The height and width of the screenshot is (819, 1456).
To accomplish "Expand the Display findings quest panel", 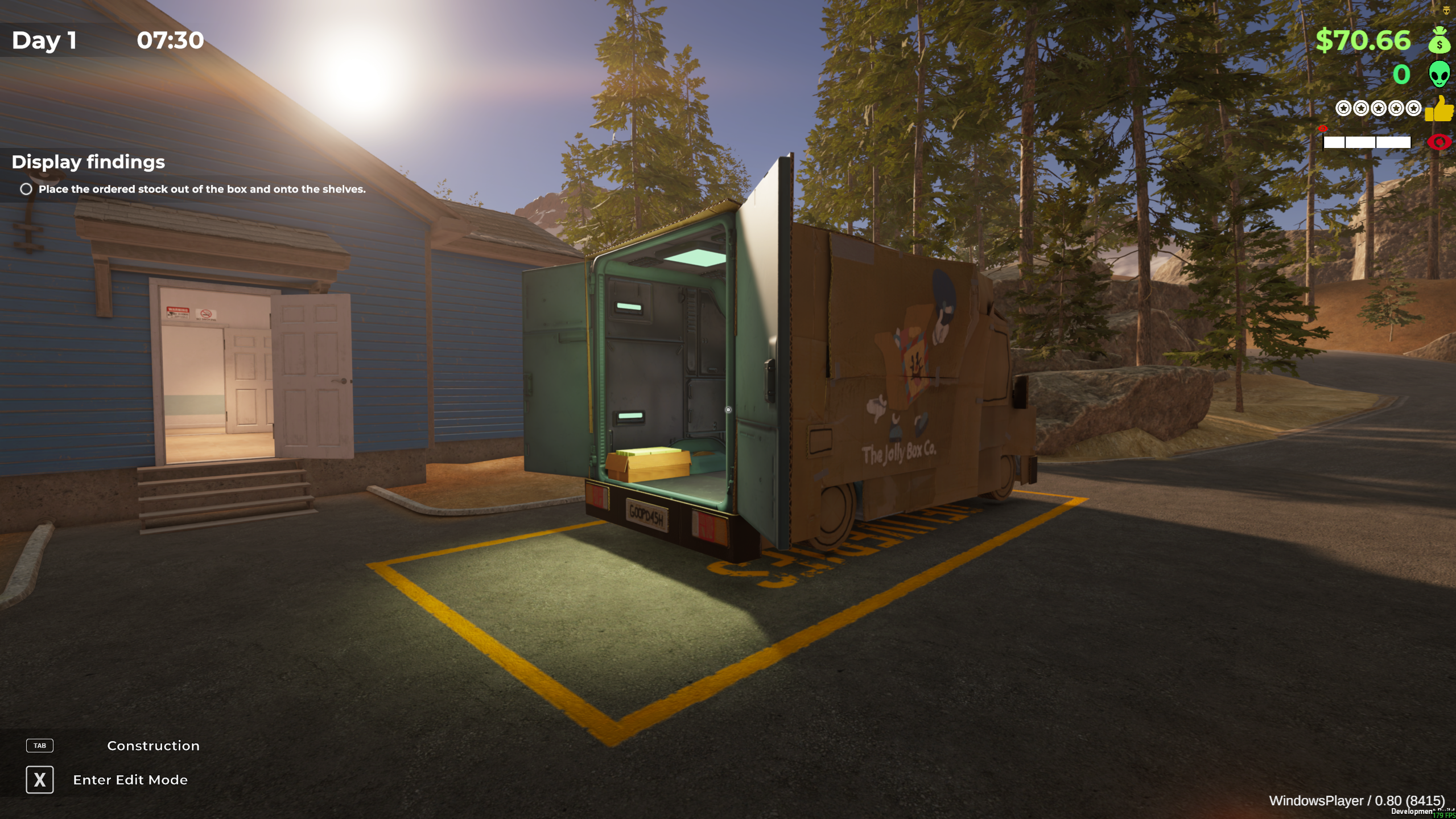I will (88, 162).
